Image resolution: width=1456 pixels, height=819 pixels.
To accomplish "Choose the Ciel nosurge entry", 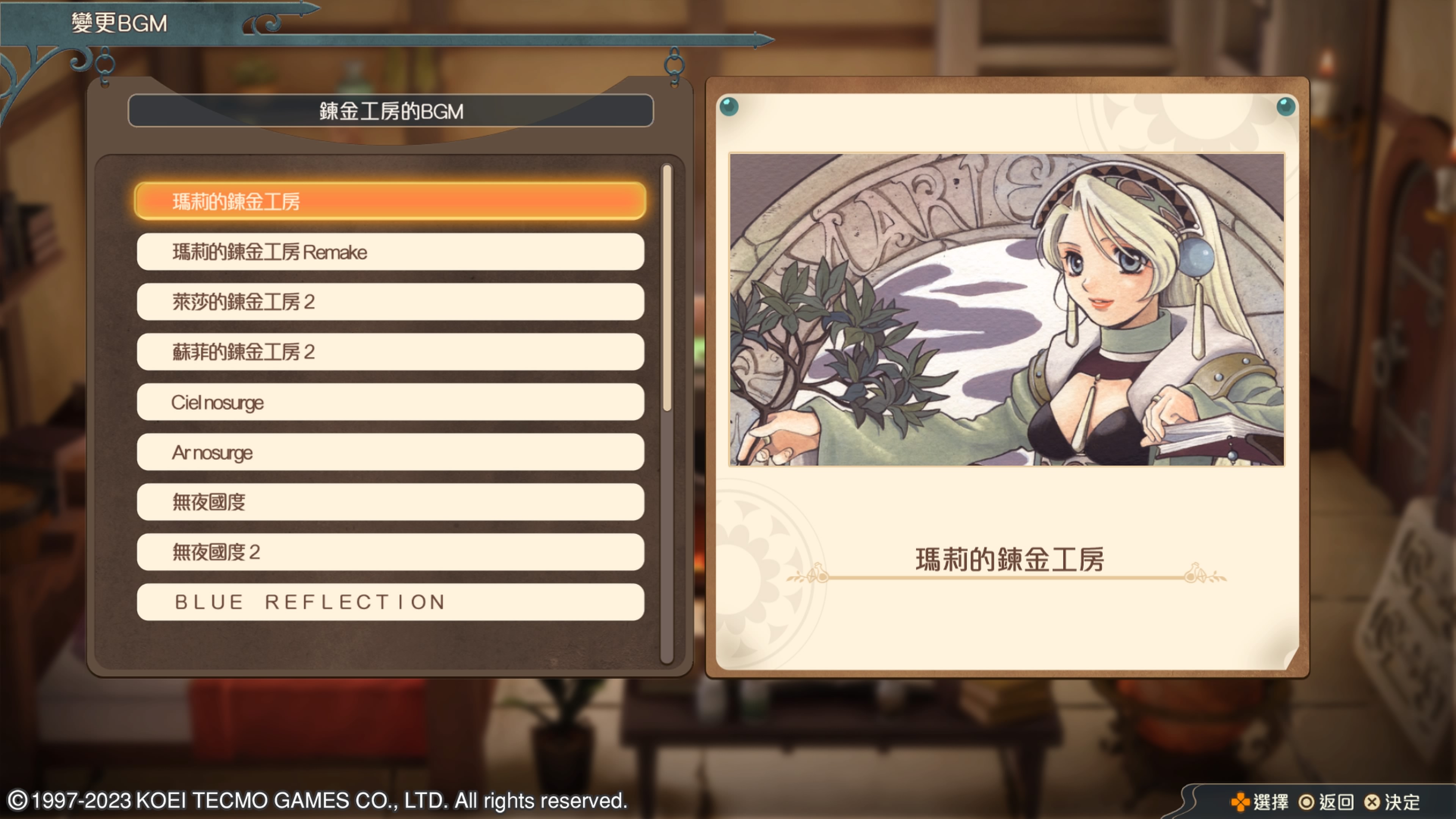I will pos(390,402).
